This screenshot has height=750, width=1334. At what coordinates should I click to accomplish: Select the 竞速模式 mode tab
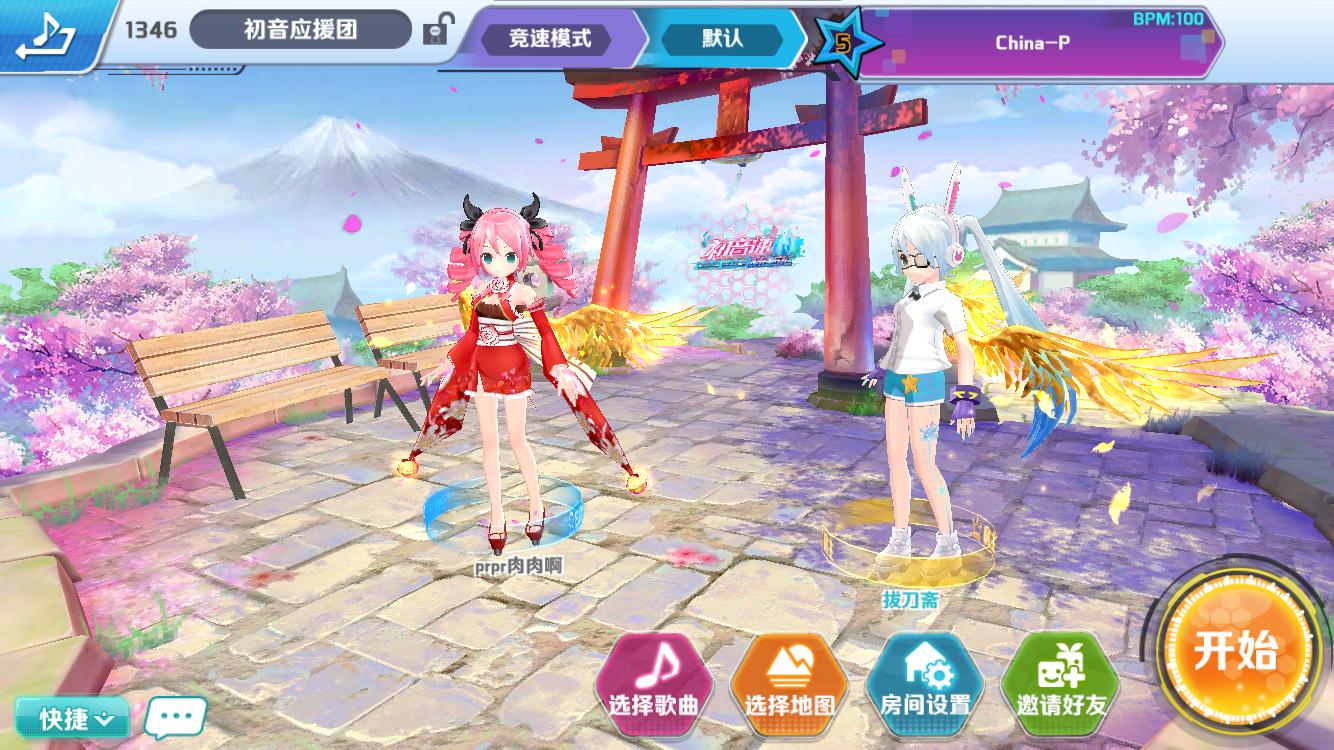pyautogui.click(x=548, y=39)
